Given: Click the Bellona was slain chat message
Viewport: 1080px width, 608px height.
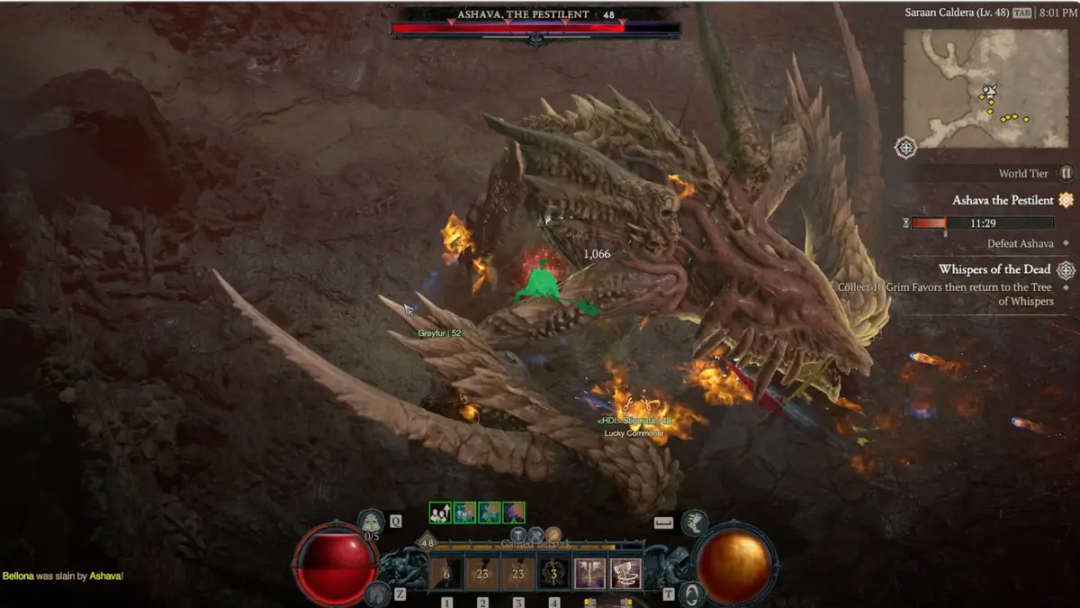Looking at the screenshot, I should point(62,576).
